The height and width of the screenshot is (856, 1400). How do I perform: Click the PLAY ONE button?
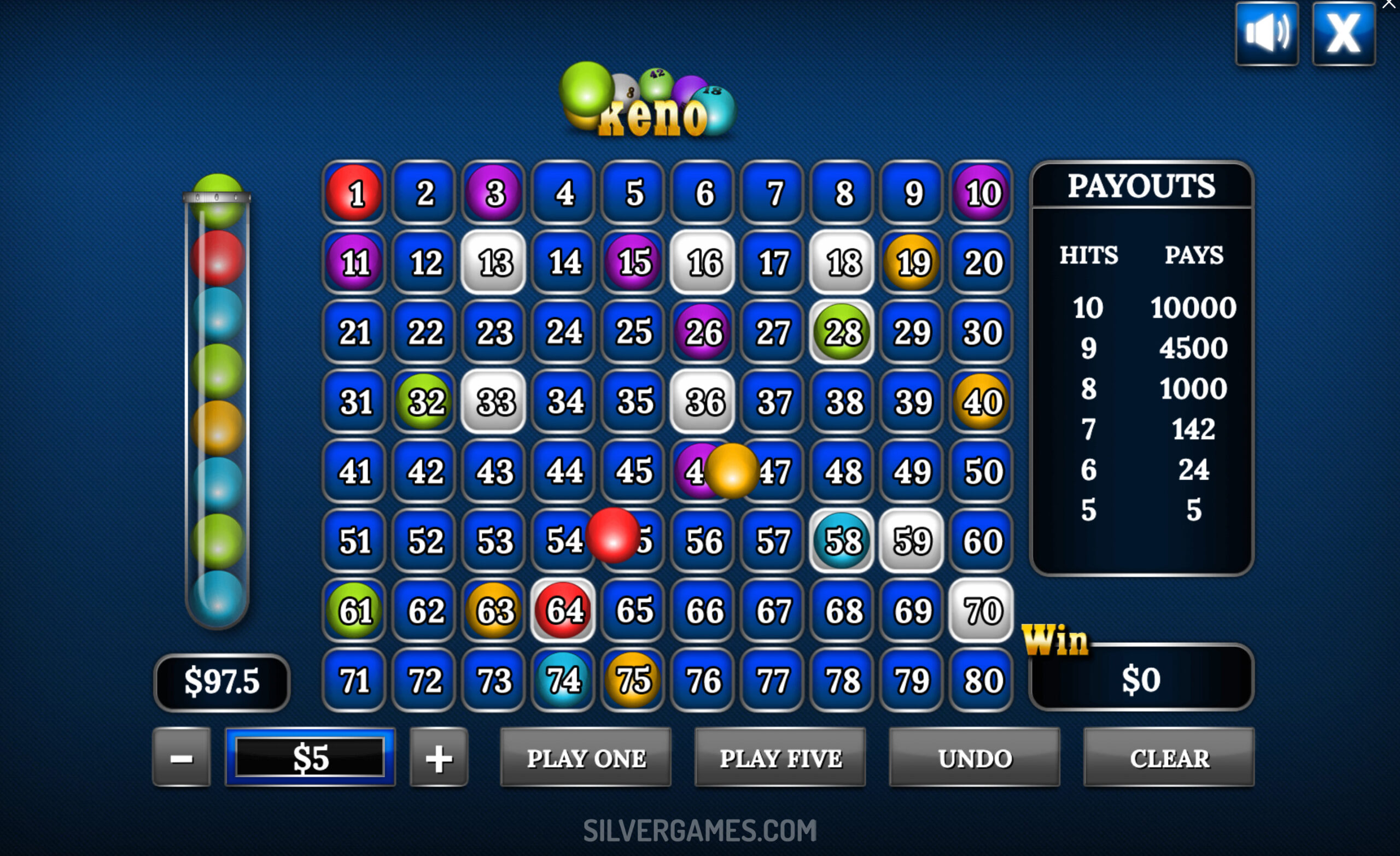click(585, 758)
